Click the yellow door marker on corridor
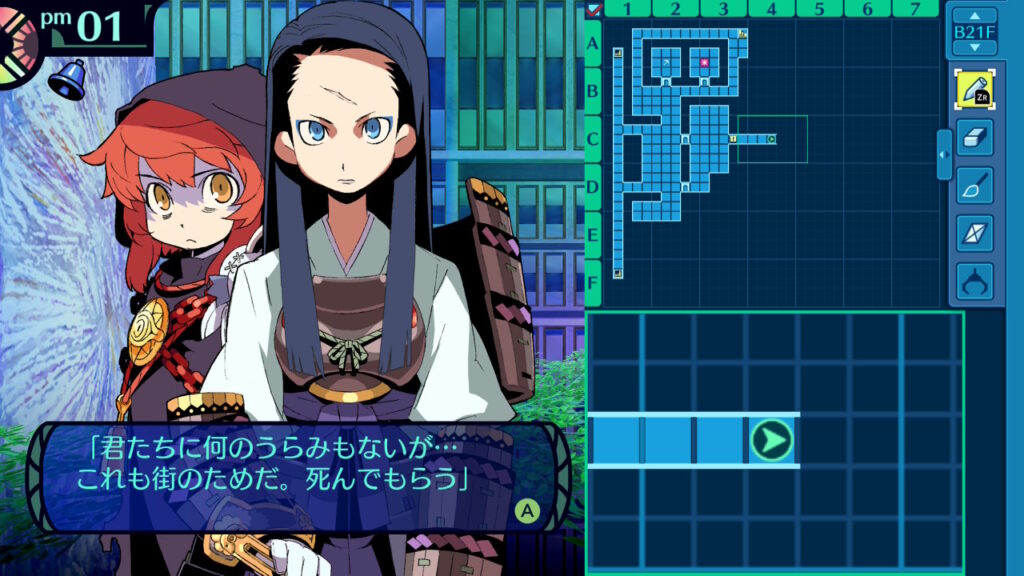 (x=733, y=139)
